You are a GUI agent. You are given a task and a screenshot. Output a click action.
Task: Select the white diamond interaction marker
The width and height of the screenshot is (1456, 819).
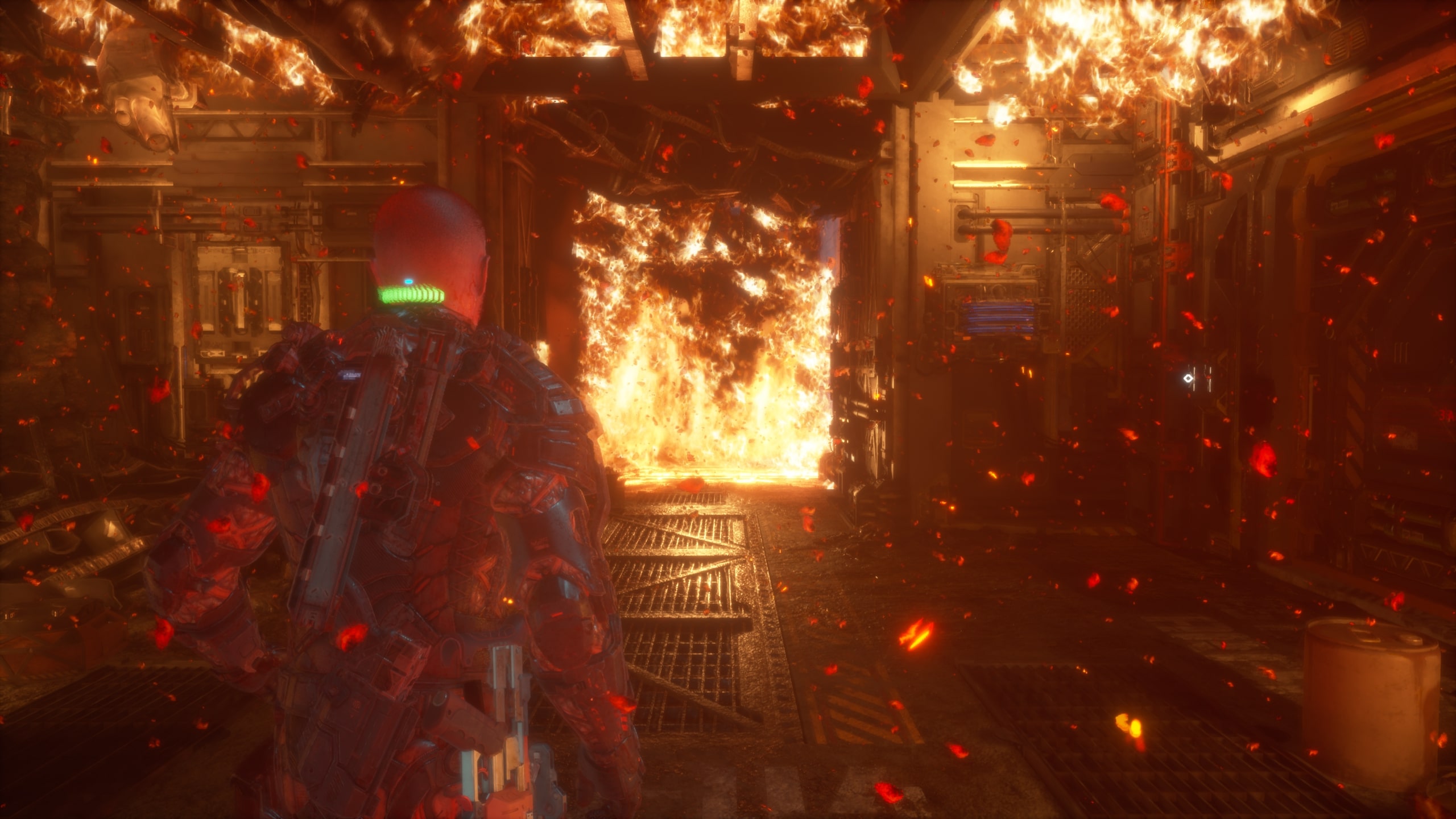tap(1188, 378)
